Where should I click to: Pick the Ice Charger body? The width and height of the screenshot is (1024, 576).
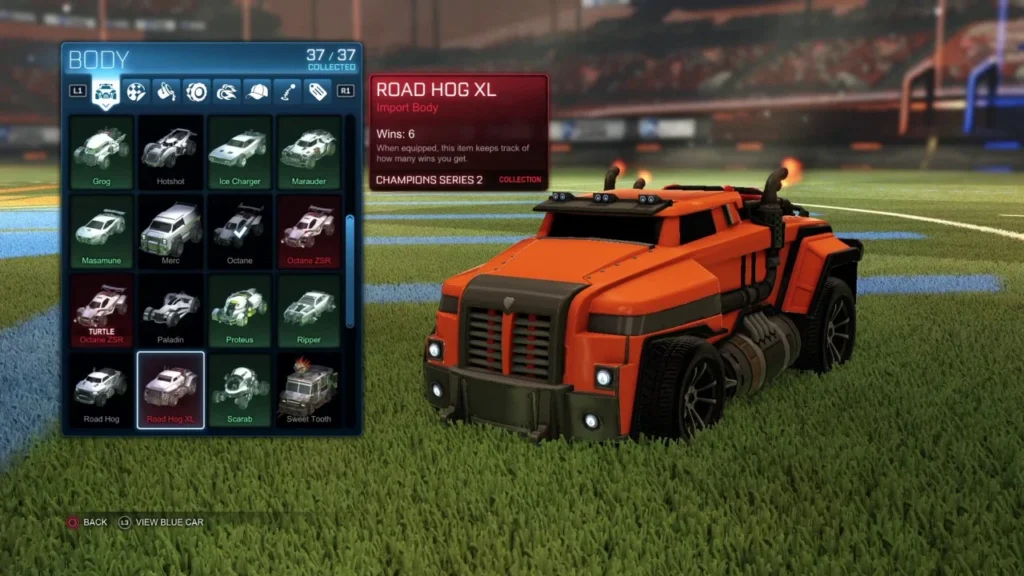pos(239,151)
